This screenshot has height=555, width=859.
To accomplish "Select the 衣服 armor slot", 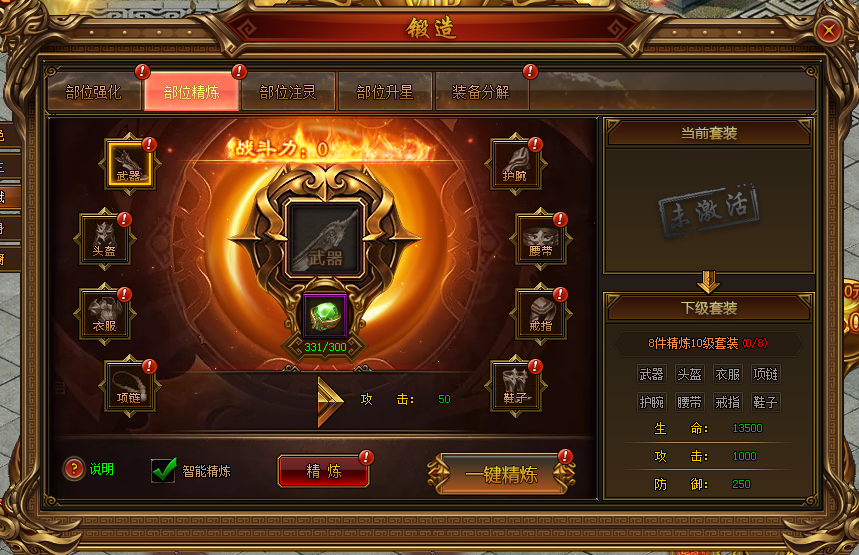I will pyautogui.click(x=105, y=313).
